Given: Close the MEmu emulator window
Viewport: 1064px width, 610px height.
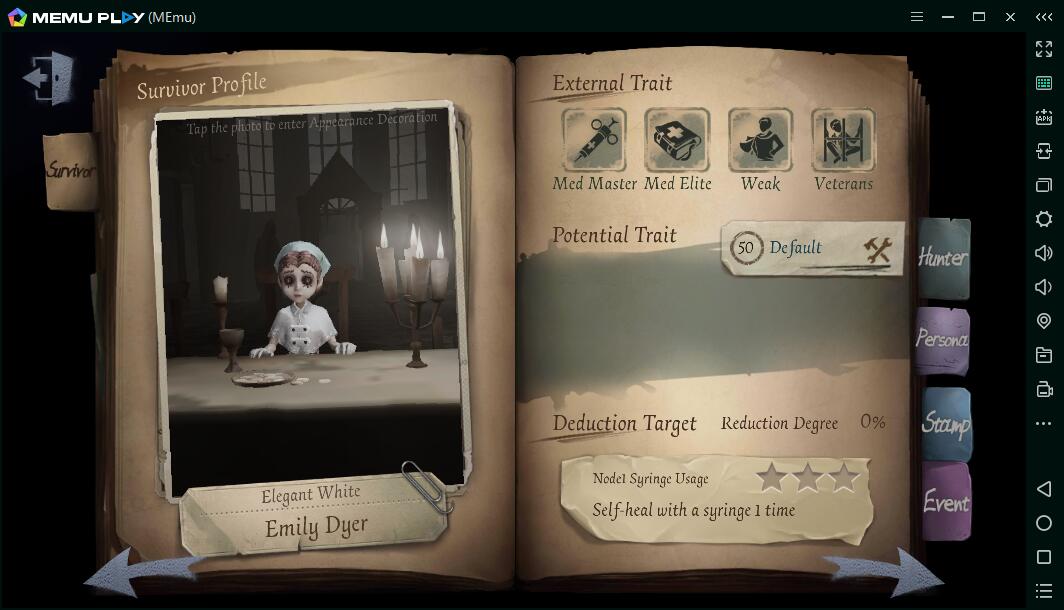Looking at the screenshot, I should 1010,17.
